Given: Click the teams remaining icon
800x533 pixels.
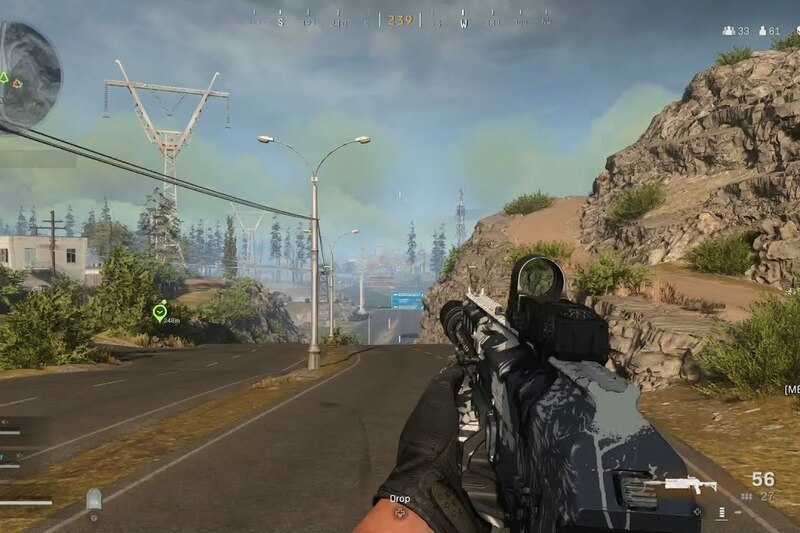Looking at the screenshot, I should (729, 31).
